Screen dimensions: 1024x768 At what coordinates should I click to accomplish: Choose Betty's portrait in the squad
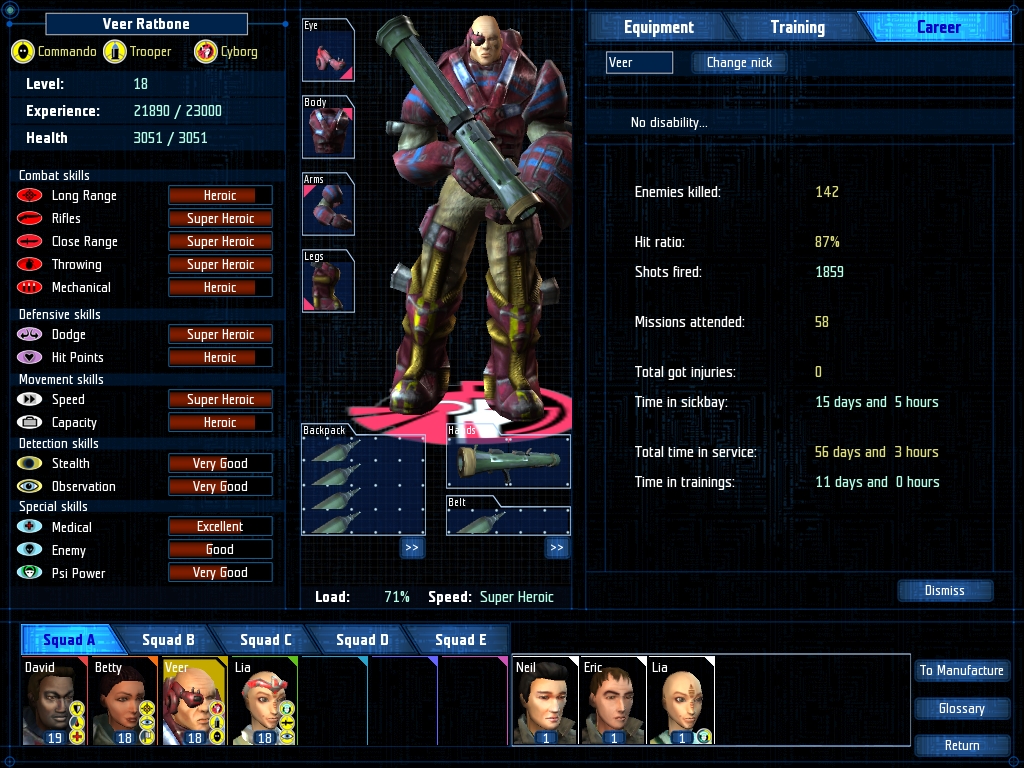coord(124,701)
